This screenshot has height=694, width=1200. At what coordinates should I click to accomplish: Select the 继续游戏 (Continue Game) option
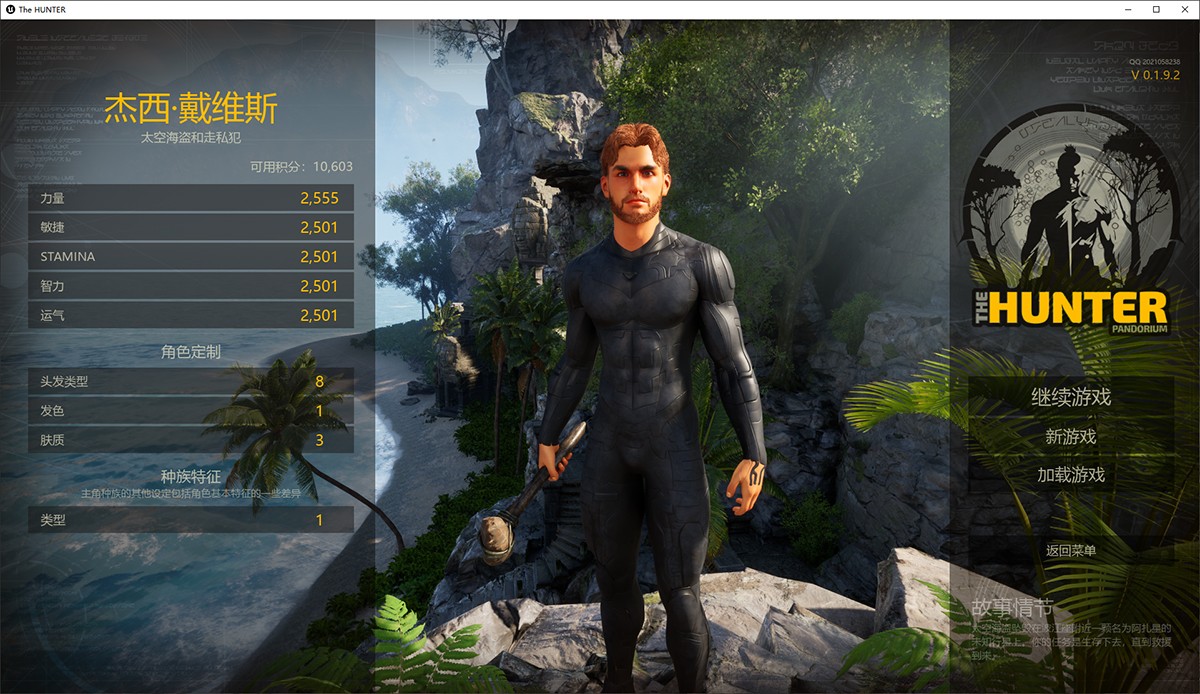pyautogui.click(x=1071, y=397)
